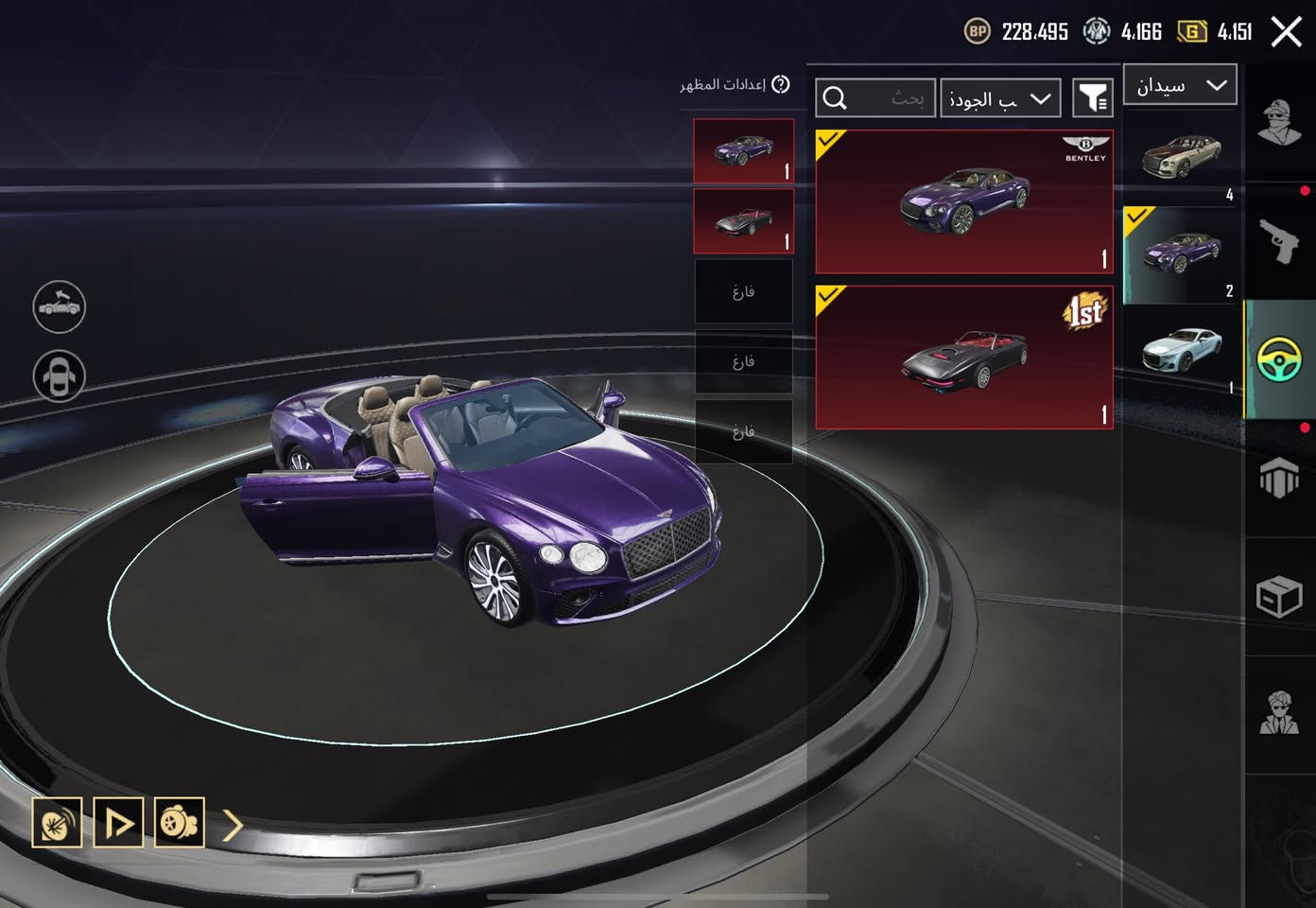Play the vehicle preview animation
Image resolution: width=1316 pixels, height=908 pixels.
coord(118,823)
